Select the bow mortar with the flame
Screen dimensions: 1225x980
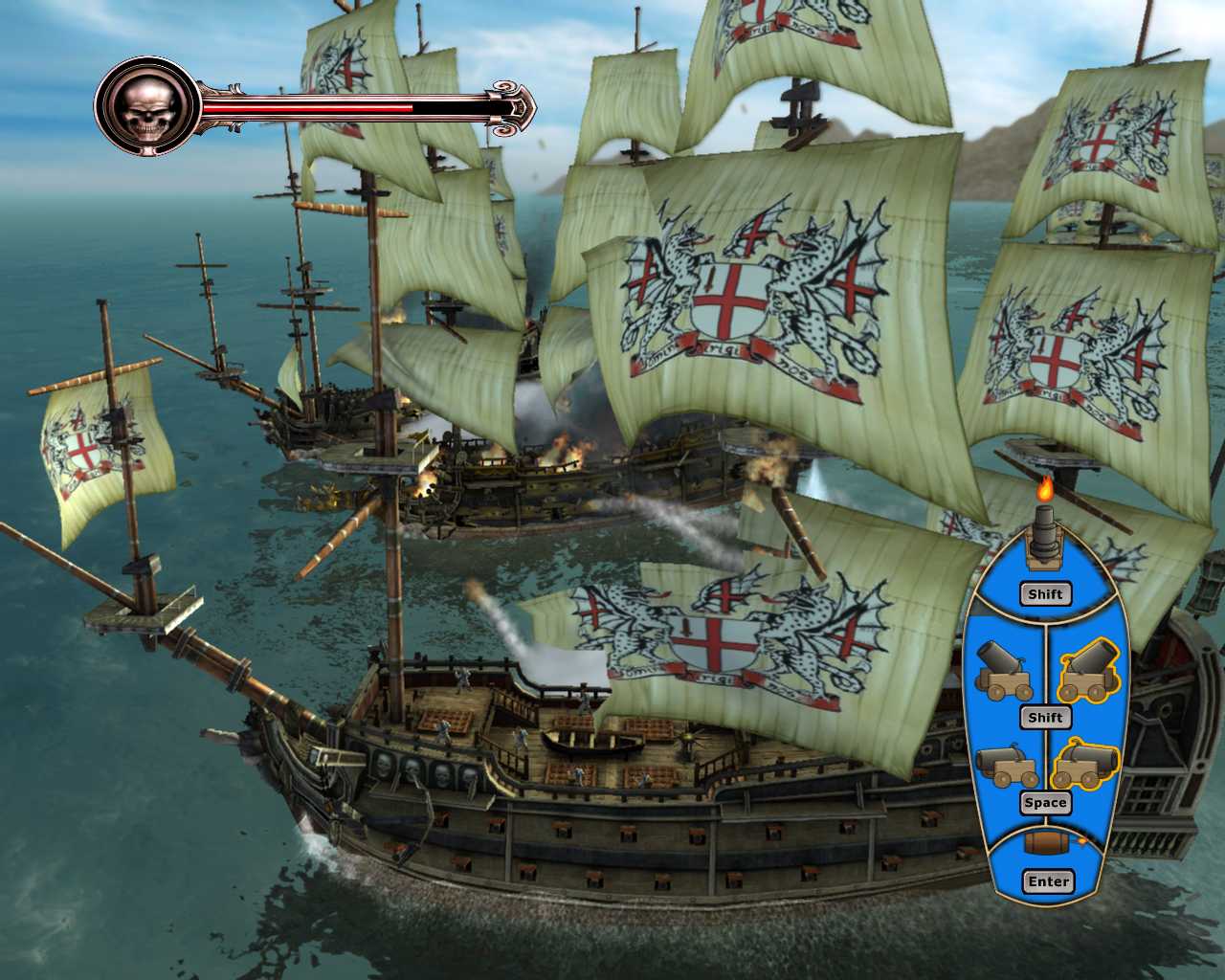[1045, 536]
